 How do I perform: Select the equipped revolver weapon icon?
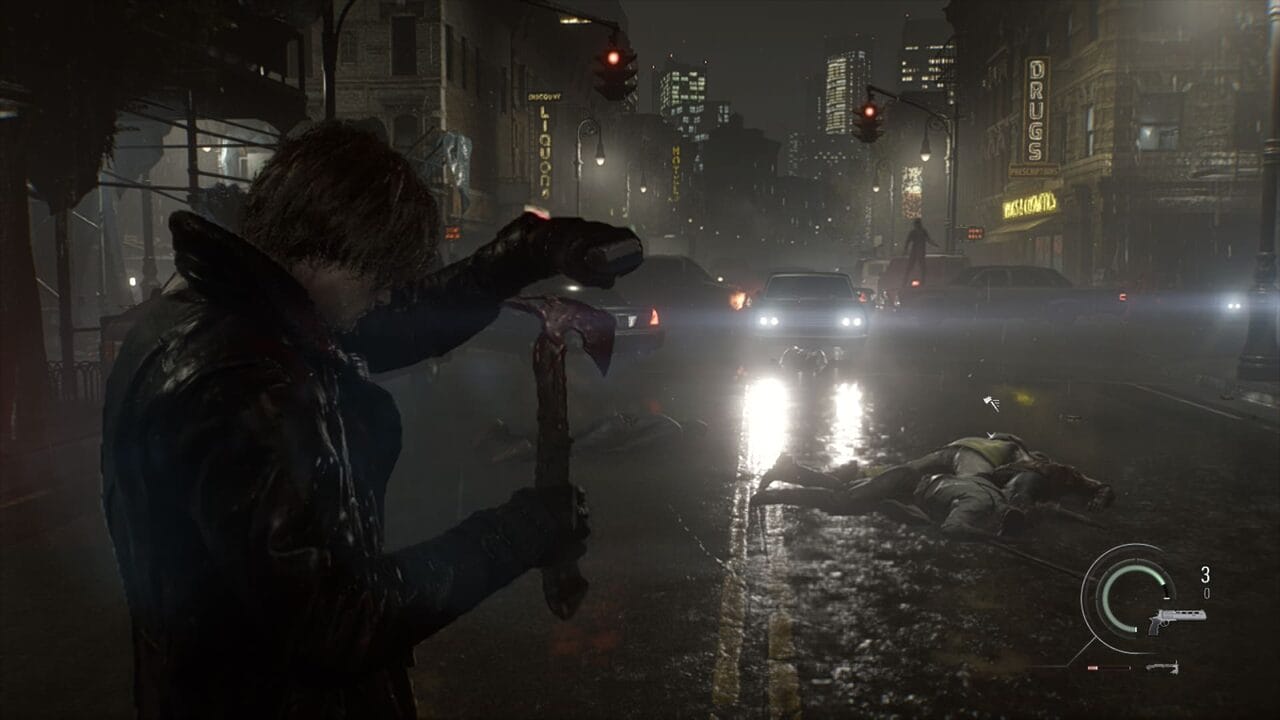[1175, 619]
